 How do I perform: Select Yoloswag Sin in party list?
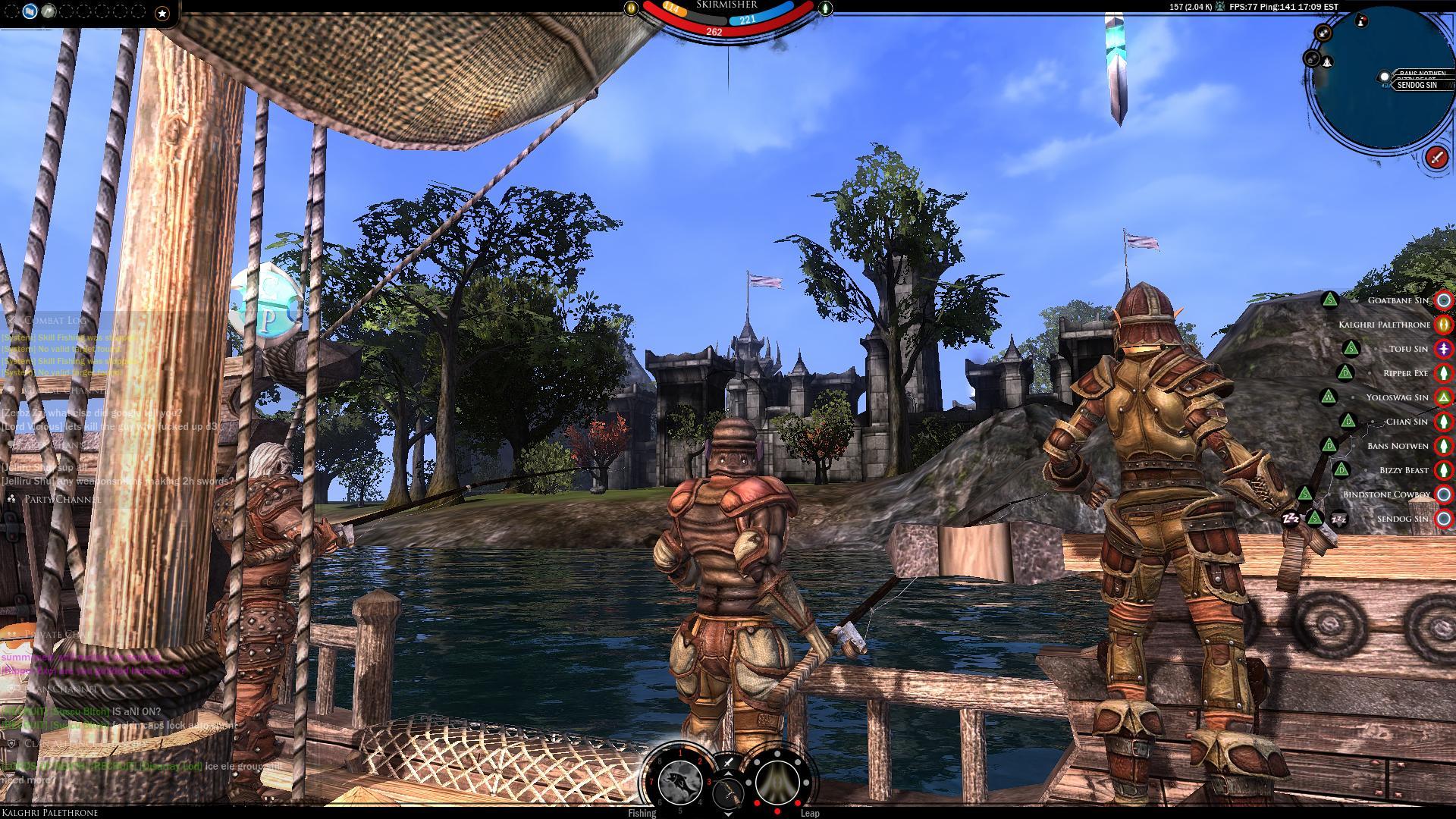1397,397
